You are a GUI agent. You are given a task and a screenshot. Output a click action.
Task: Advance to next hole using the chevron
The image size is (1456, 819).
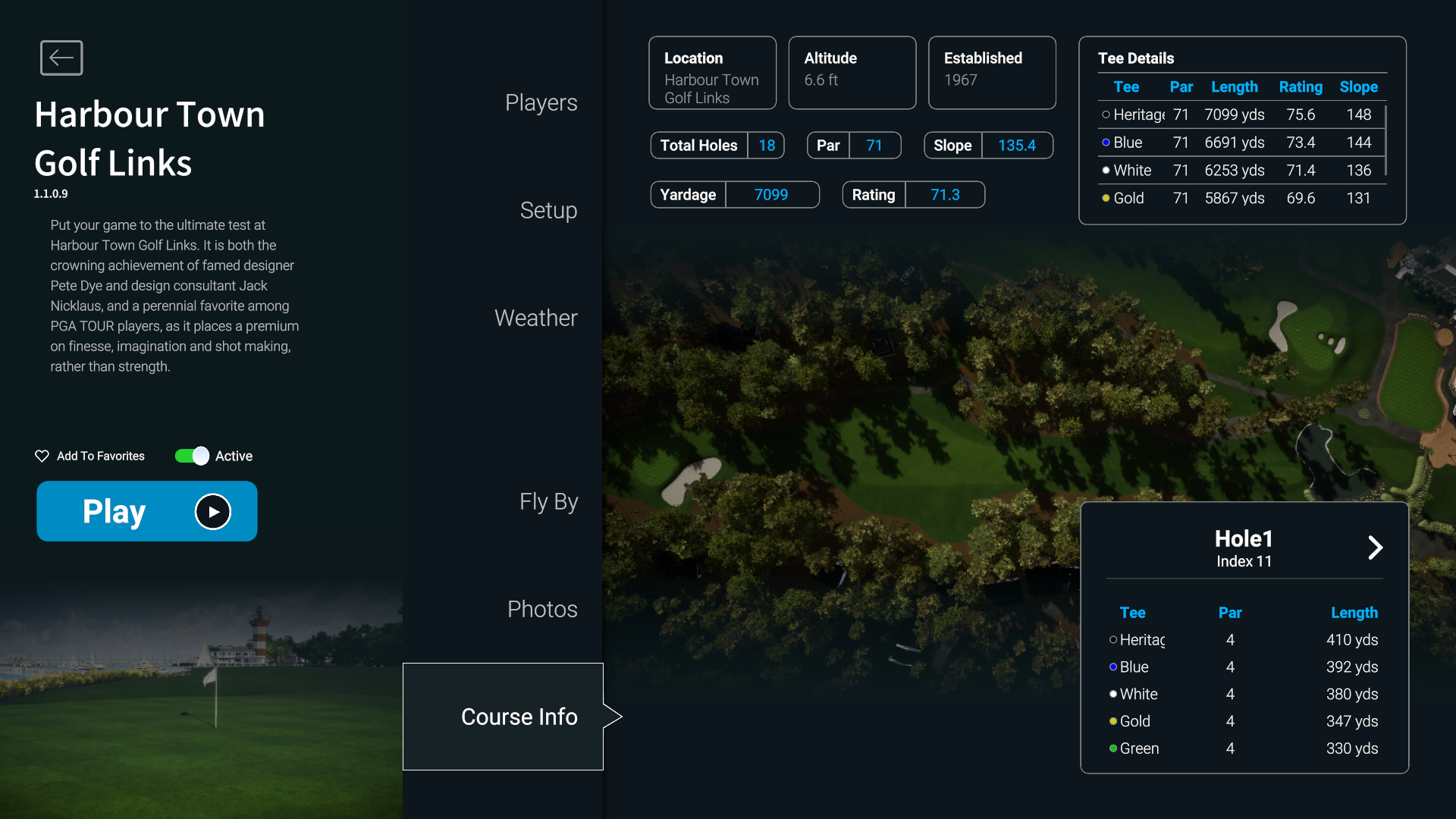click(1376, 547)
